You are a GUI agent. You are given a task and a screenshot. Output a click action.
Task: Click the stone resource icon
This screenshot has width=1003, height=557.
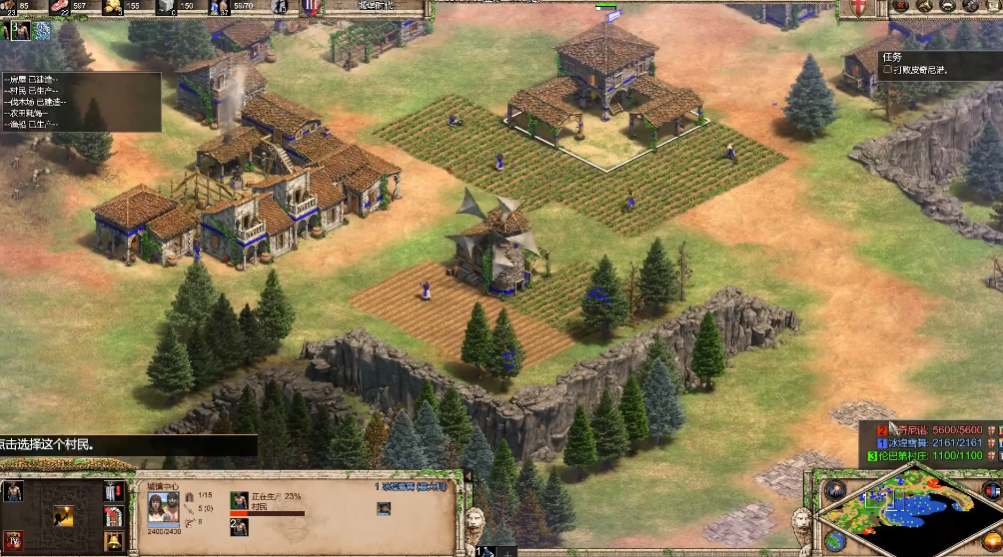click(165, 8)
